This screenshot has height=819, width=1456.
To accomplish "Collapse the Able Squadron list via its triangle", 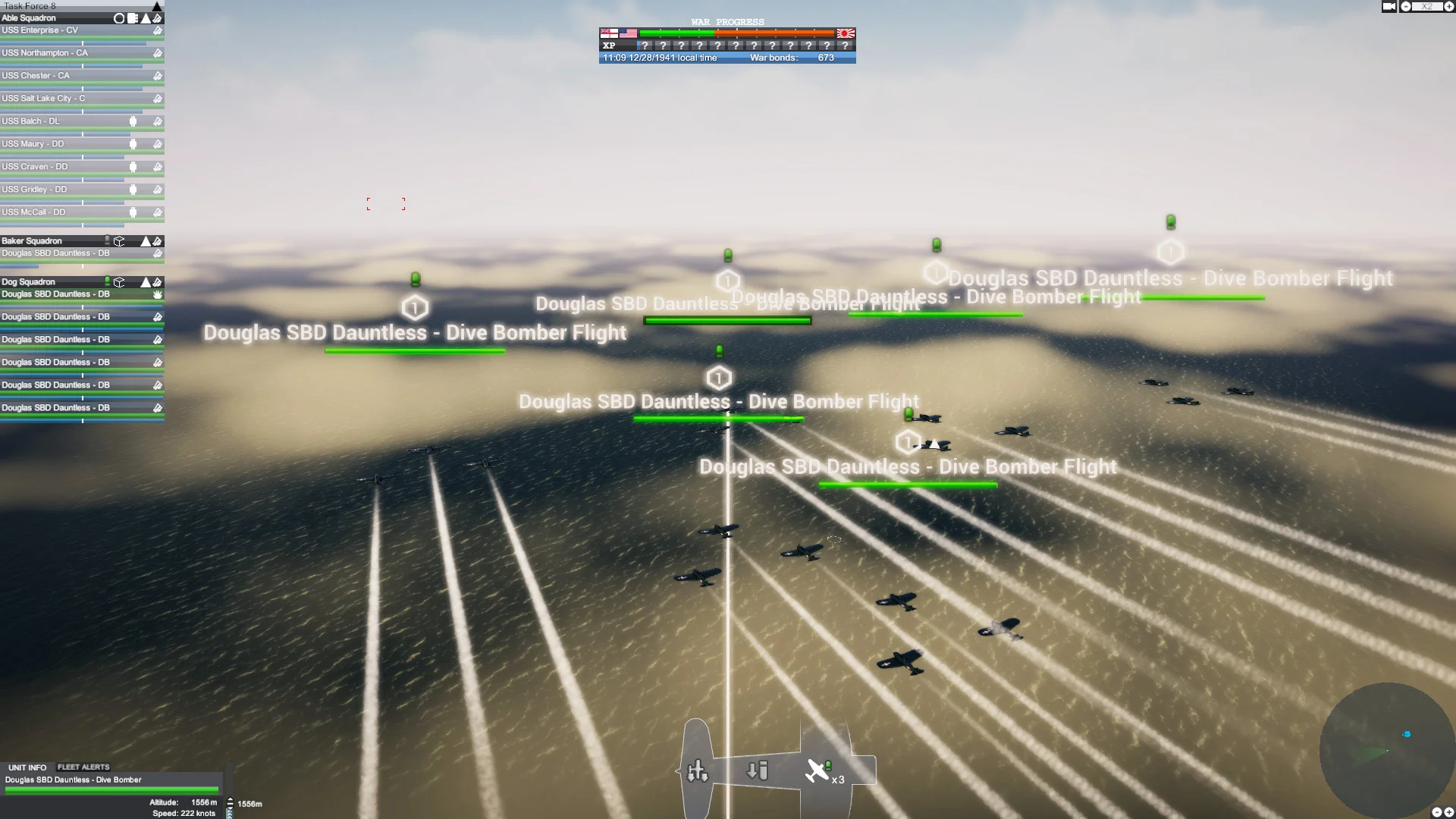I will [146, 18].
